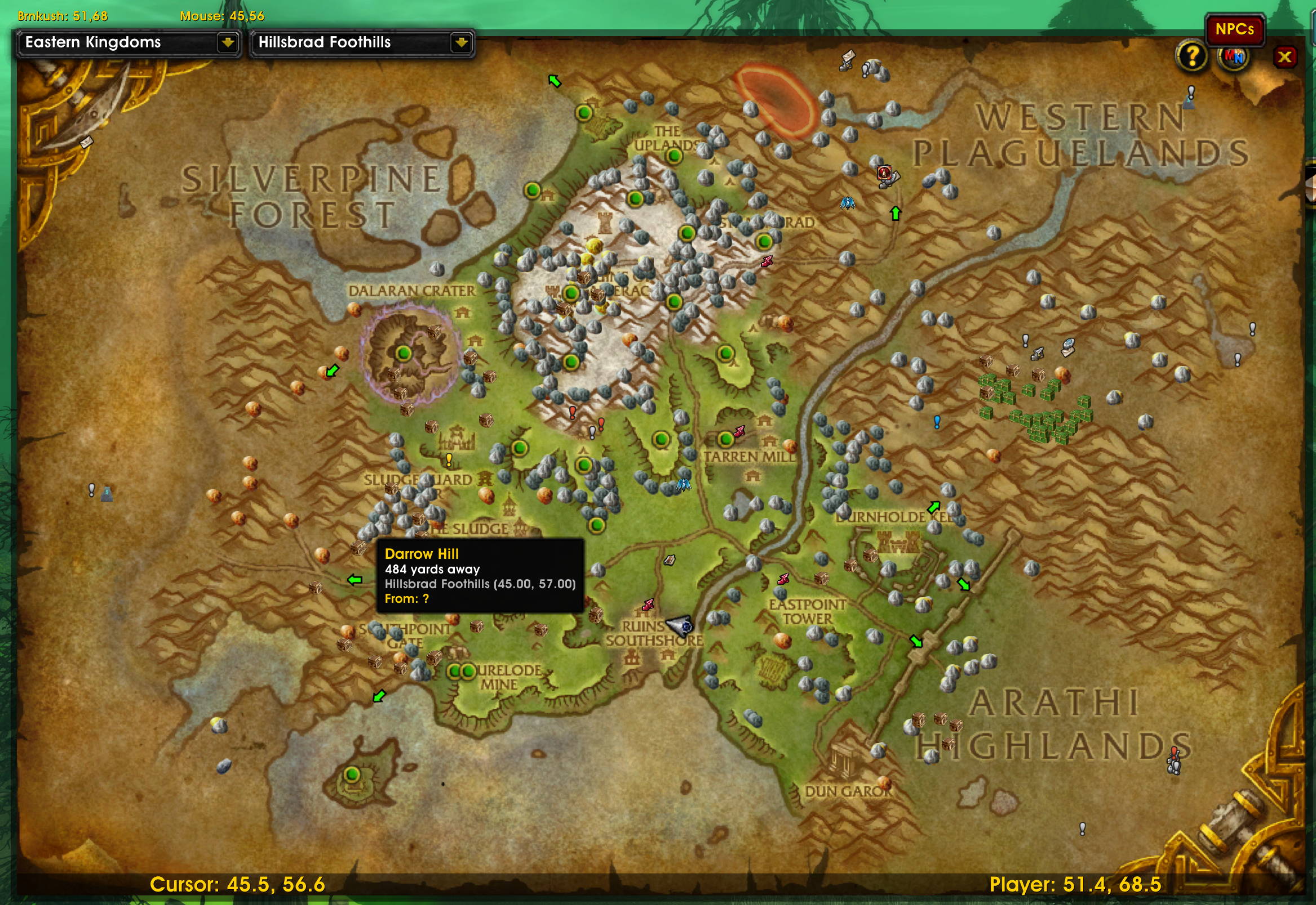Click the Darrow Hill tooltip label

tap(422, 555)
